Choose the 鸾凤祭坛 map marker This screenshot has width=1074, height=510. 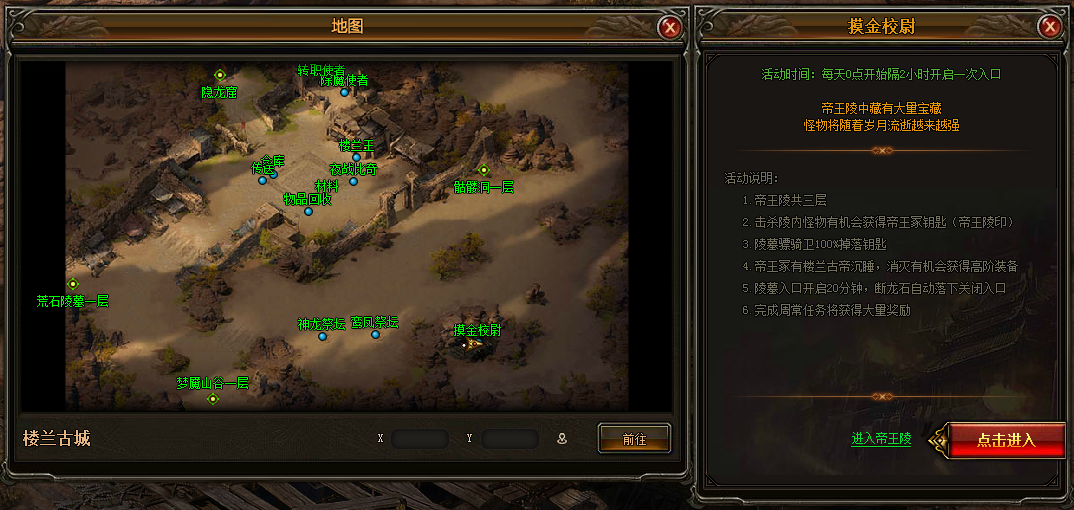coord(376,335)
